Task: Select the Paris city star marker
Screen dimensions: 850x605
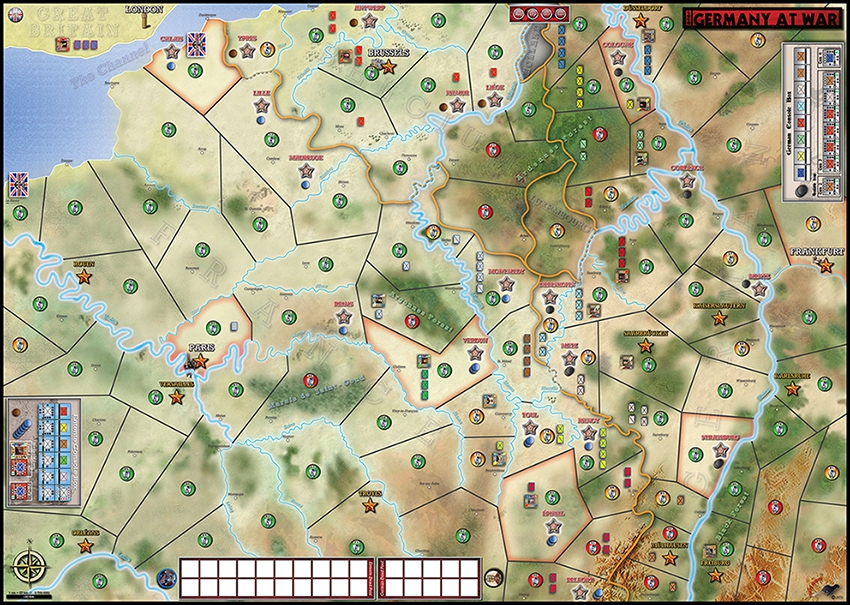Action: [200, 360]
